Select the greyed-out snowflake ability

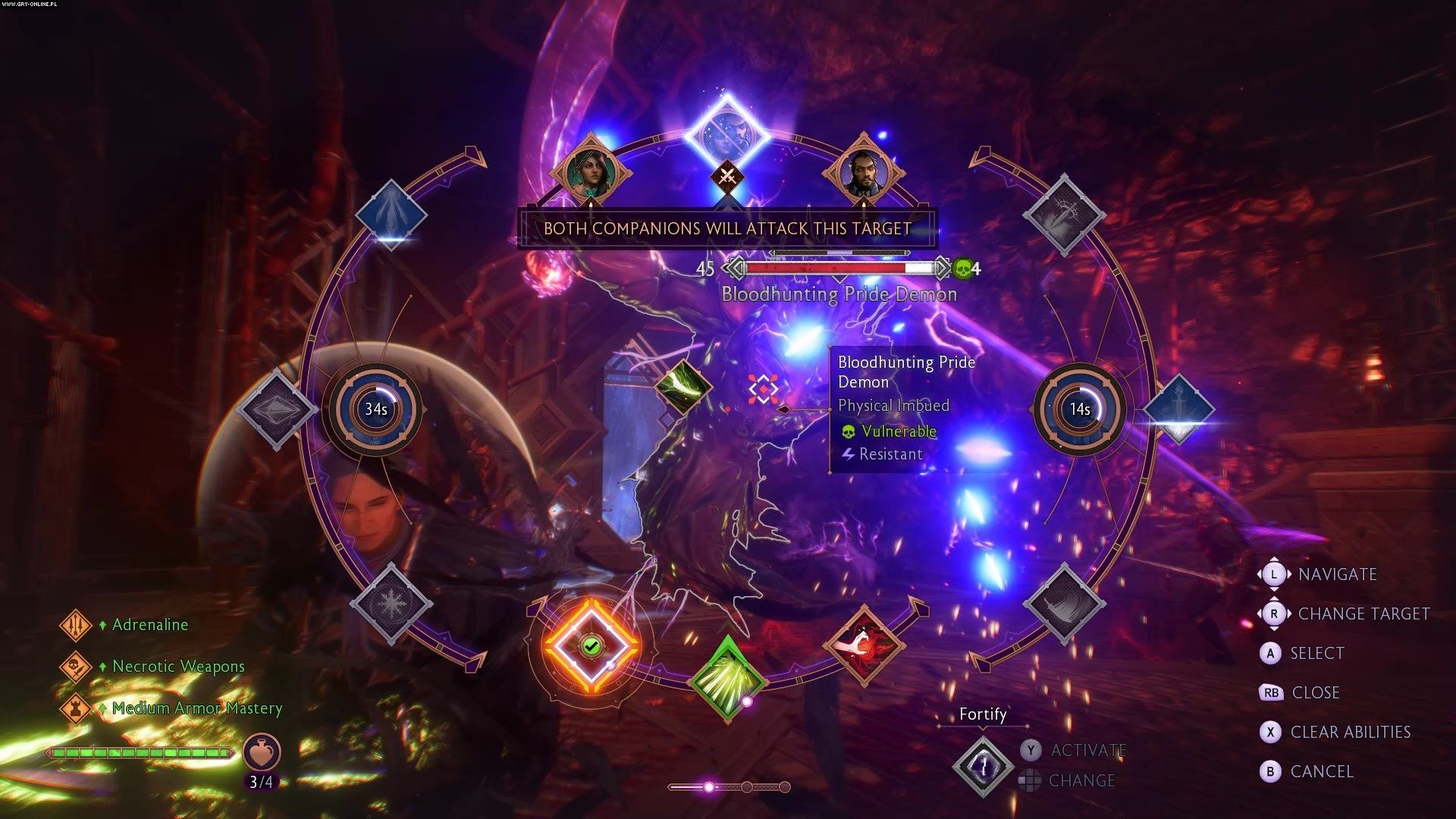click(391, 604)
